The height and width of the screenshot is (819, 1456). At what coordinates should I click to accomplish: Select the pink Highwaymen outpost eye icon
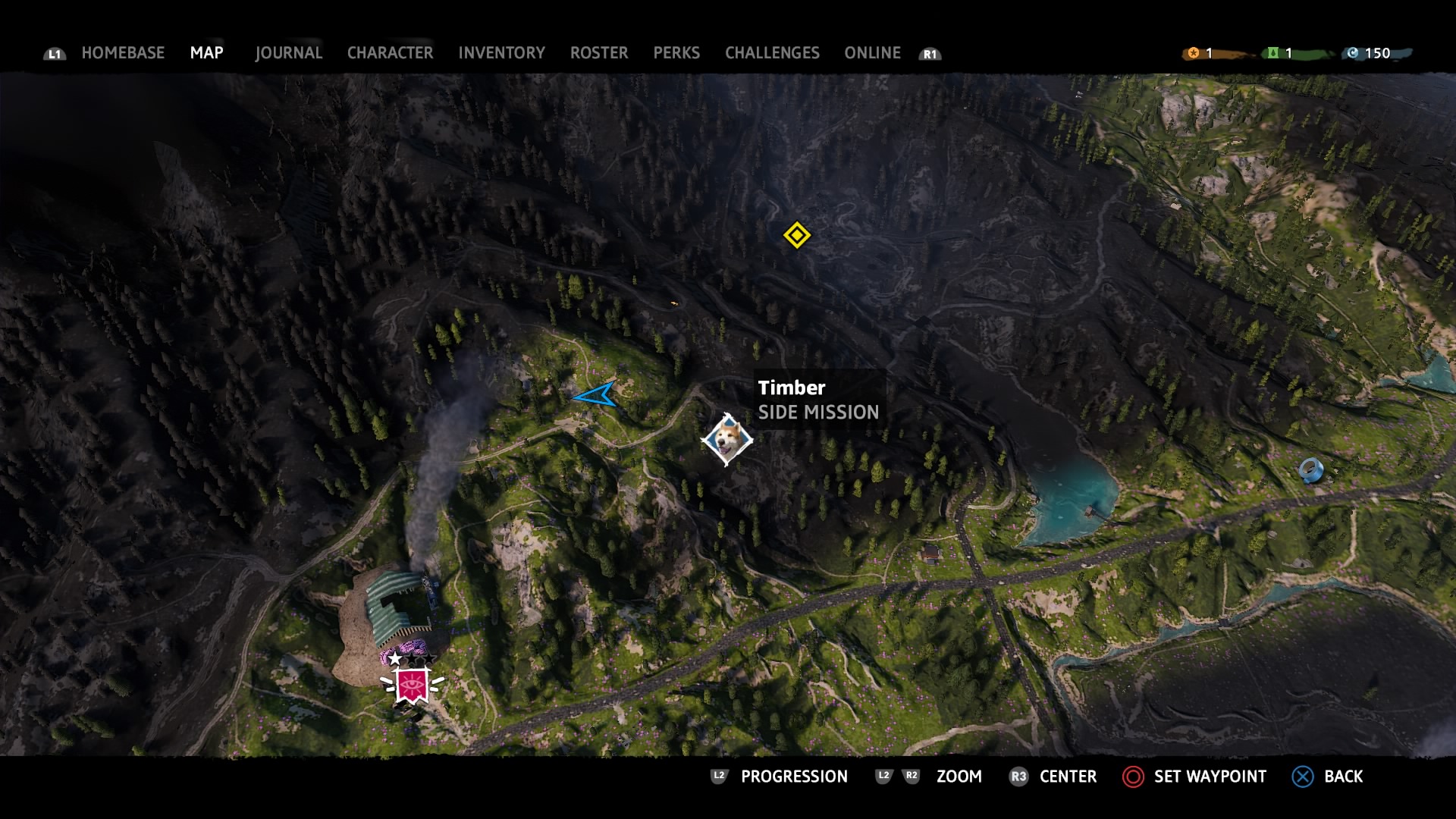coord(413,684)
